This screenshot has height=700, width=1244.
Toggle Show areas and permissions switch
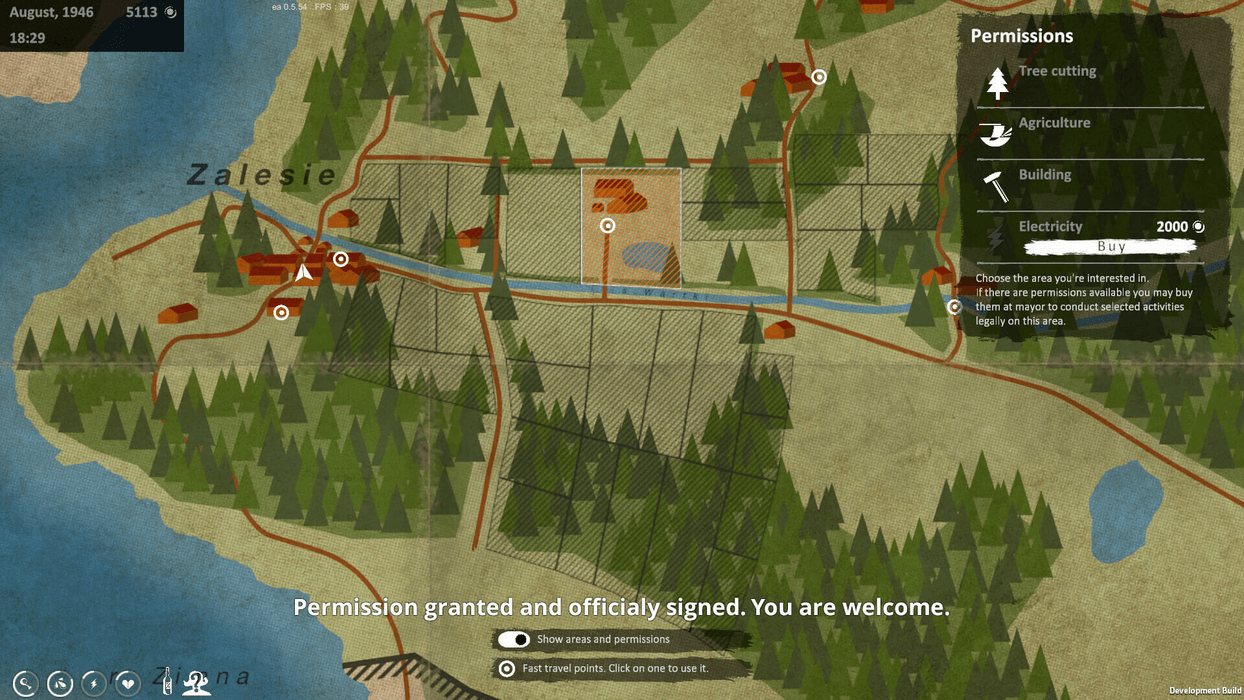(x=514, y=639)
